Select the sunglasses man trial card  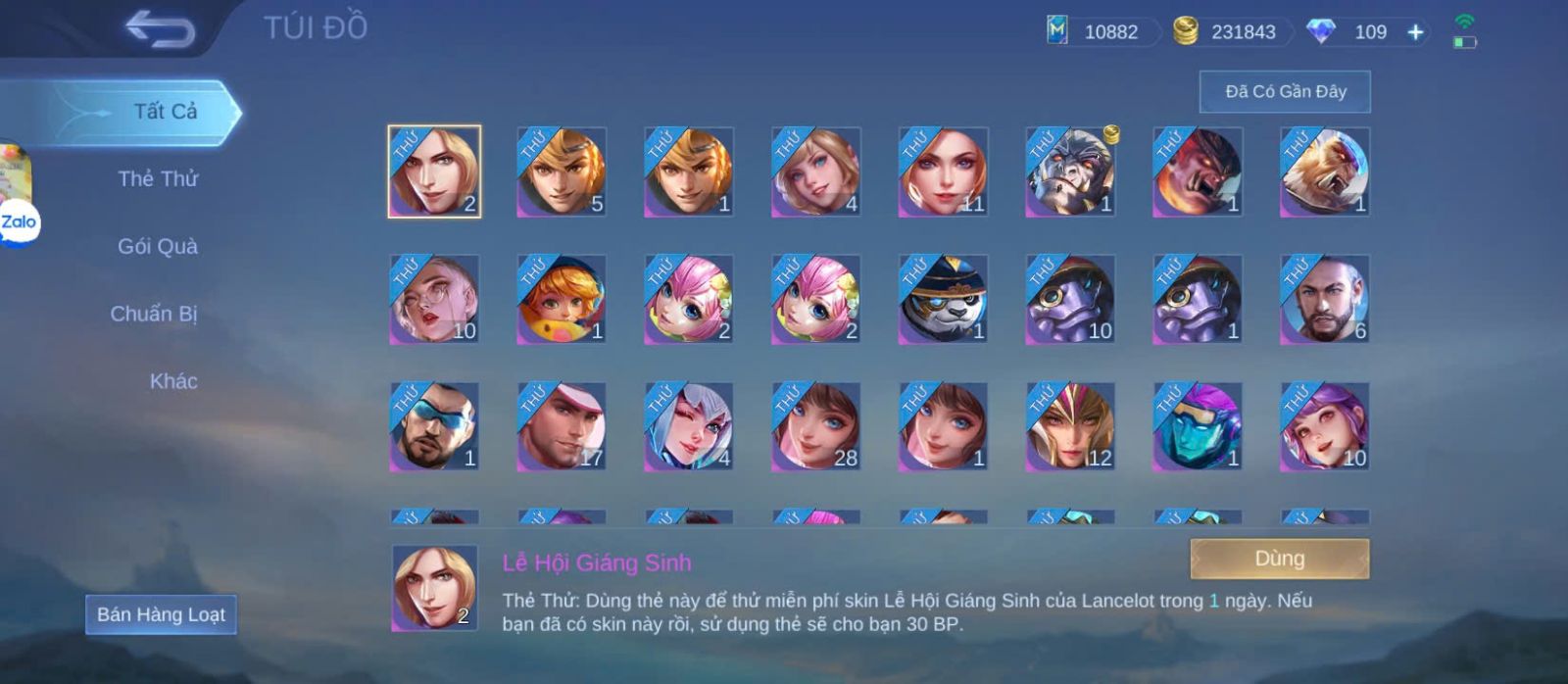pos(434,427)
